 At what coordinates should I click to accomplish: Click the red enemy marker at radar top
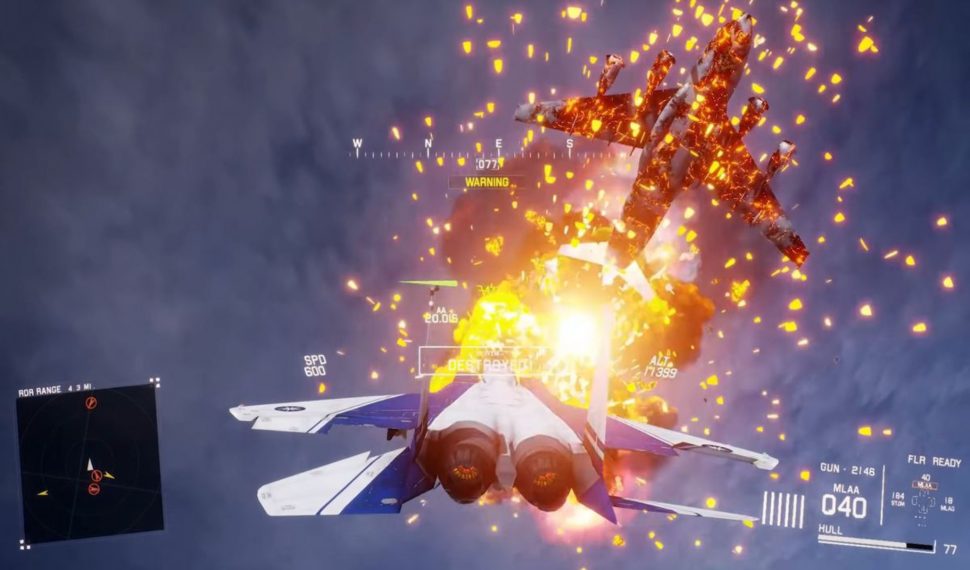point(91,402)
